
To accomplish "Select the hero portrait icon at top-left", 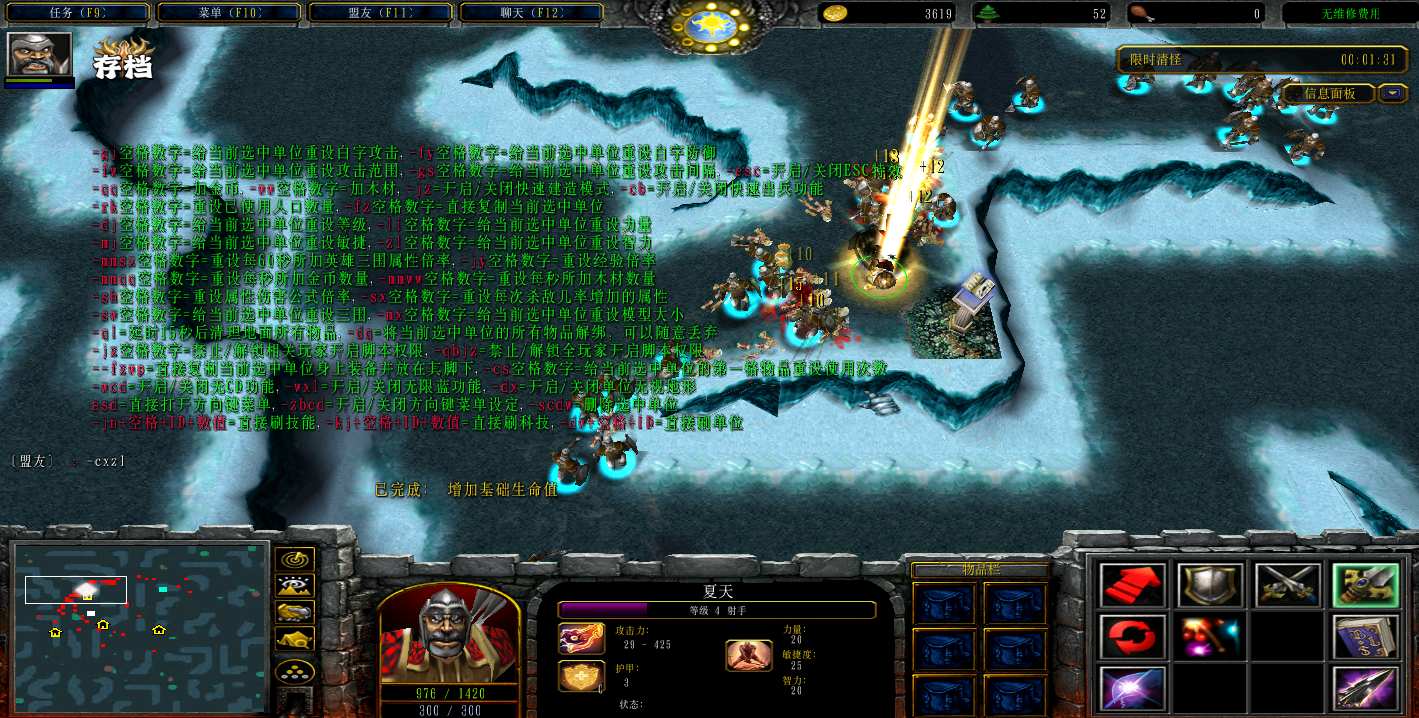I will click(x=40, y=55).
